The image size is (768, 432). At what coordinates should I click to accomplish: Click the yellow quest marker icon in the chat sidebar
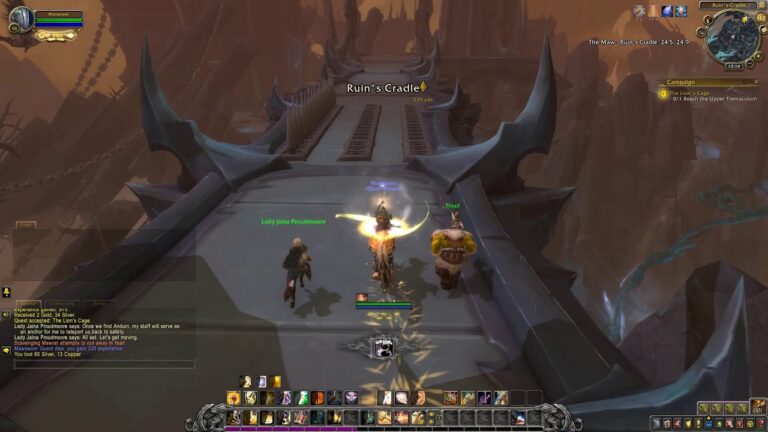click(6, 292)
